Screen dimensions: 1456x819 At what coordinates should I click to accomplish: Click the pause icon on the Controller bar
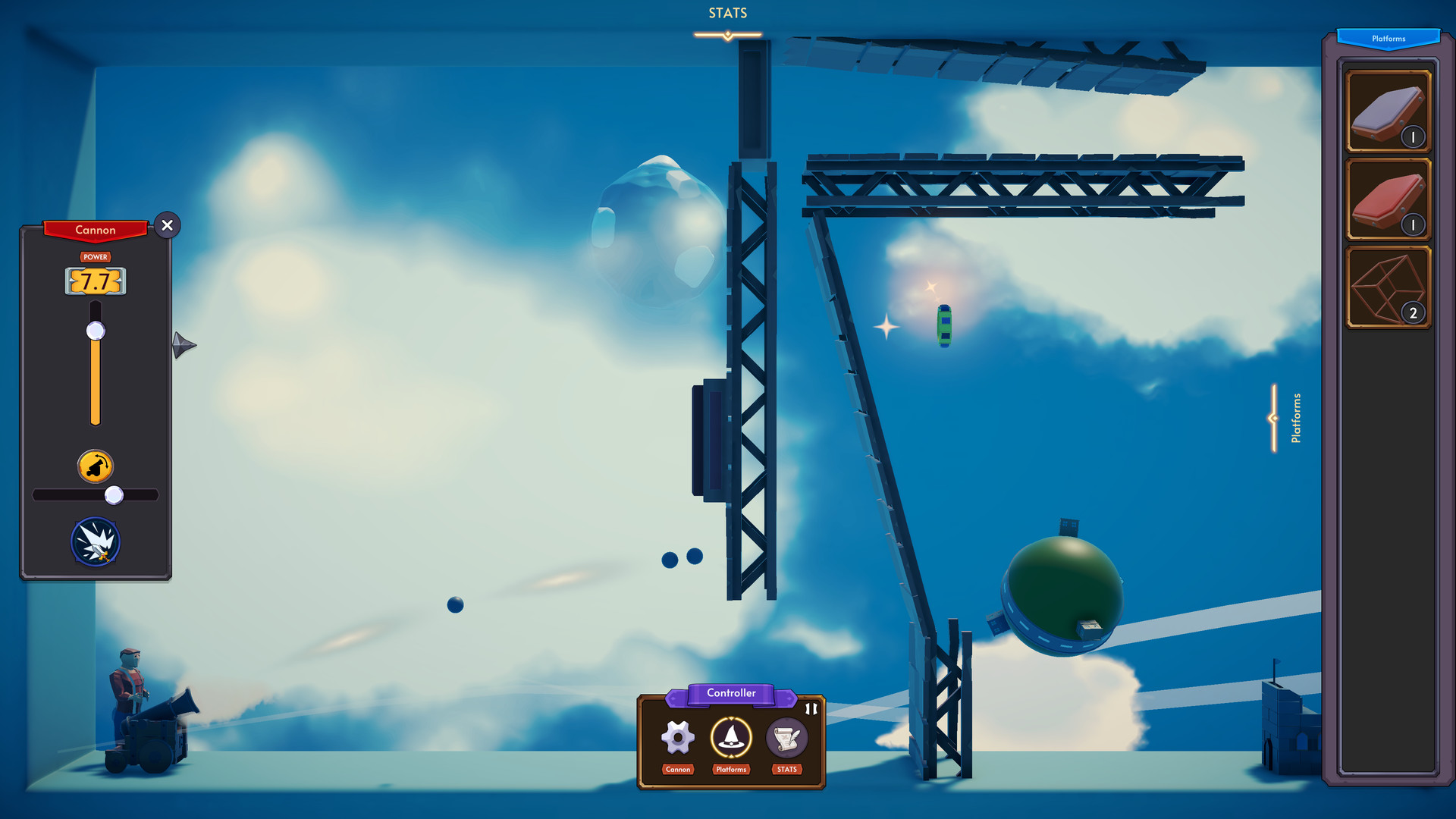pyautogui.click(x=811, y=710)
